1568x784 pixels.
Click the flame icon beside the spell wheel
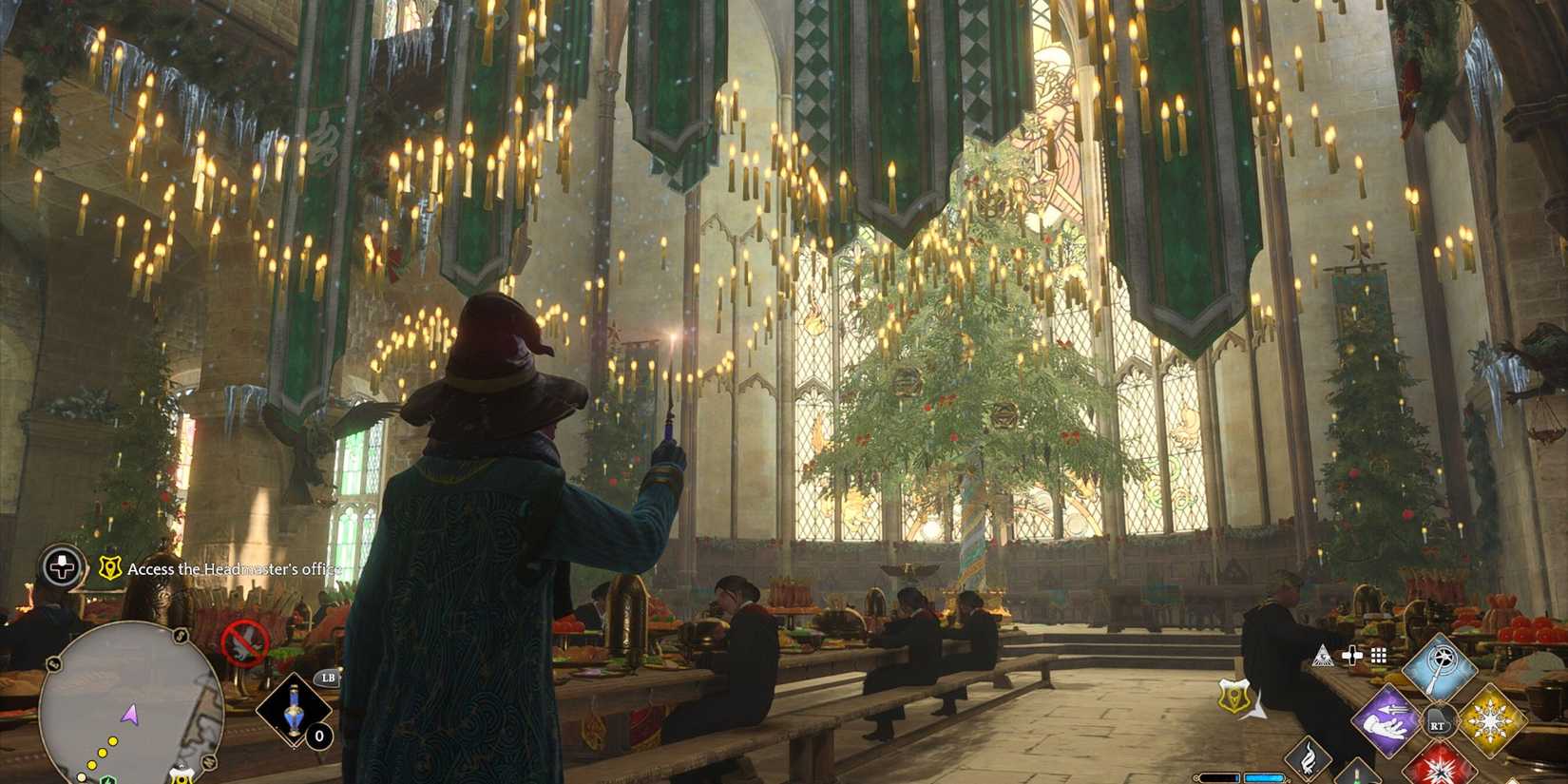(1308, 762)
